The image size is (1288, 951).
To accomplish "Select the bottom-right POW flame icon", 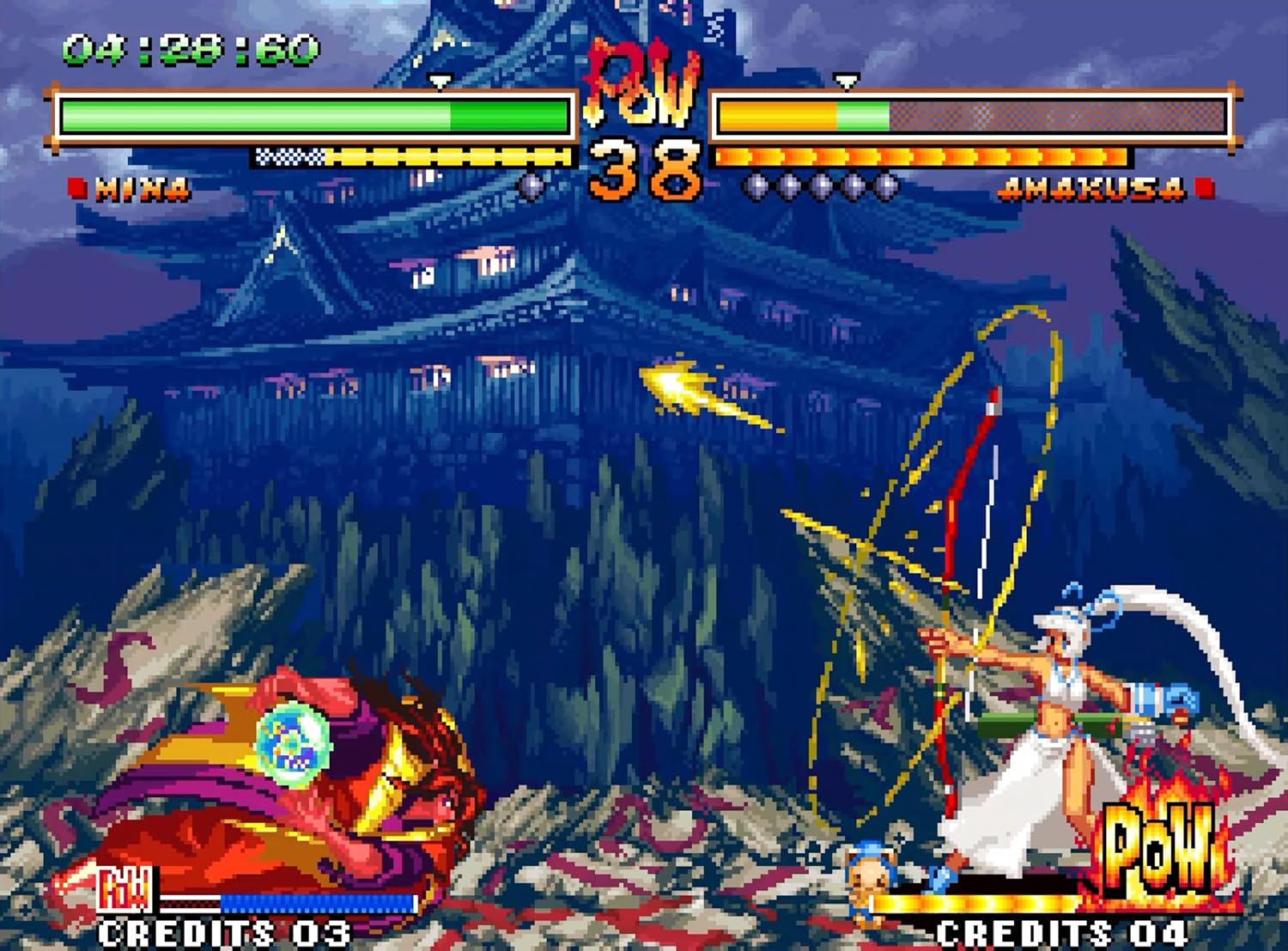I will coord(1155,850).
